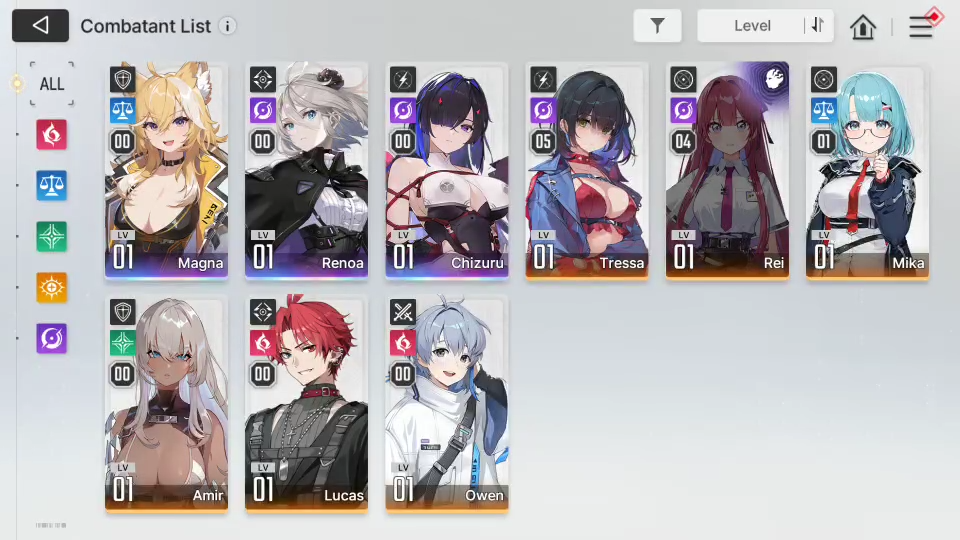Image resolution: width=960 pixels, height=540 pixels.
Task: Open the funnel filter options
Action: [657, 26]
